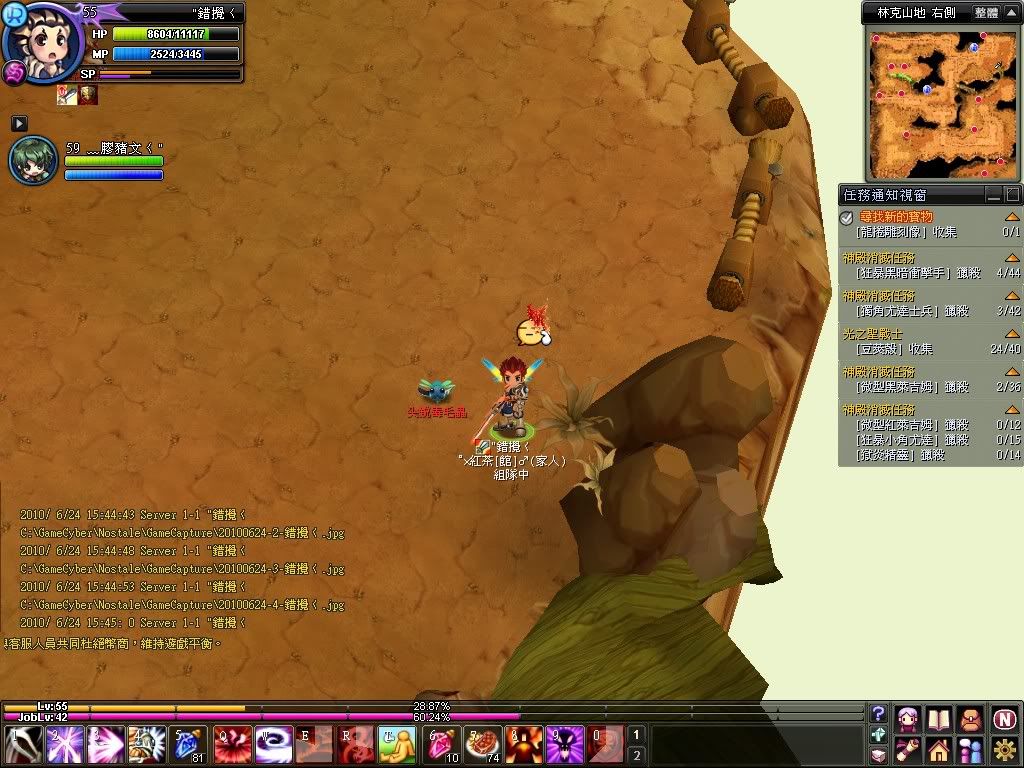1024x768 pixels.
Task: Use the pink potion in hotbar slot 6
Action: [x=443, y=745]
